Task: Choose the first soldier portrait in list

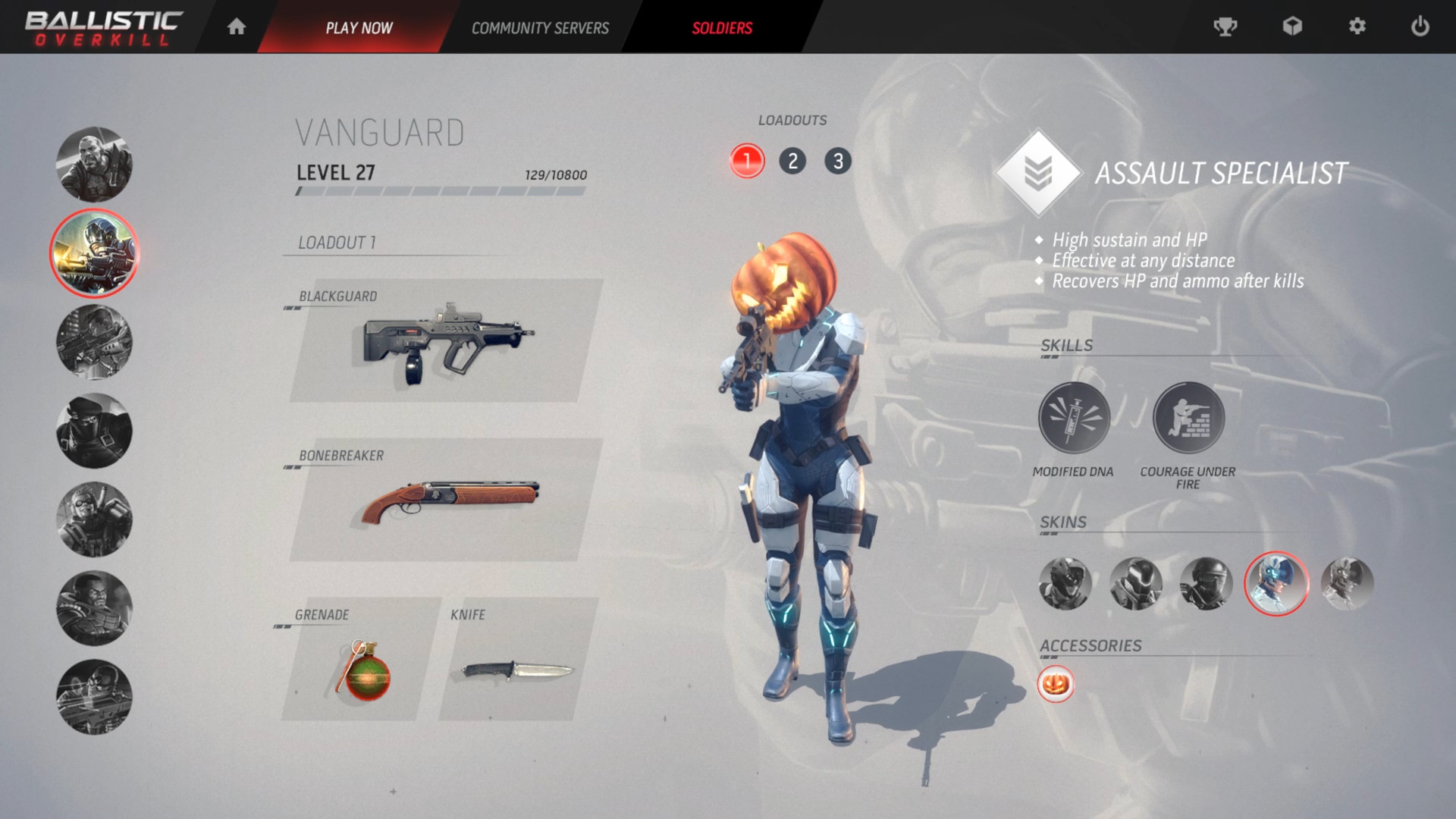Action: [x=94, y=165]
